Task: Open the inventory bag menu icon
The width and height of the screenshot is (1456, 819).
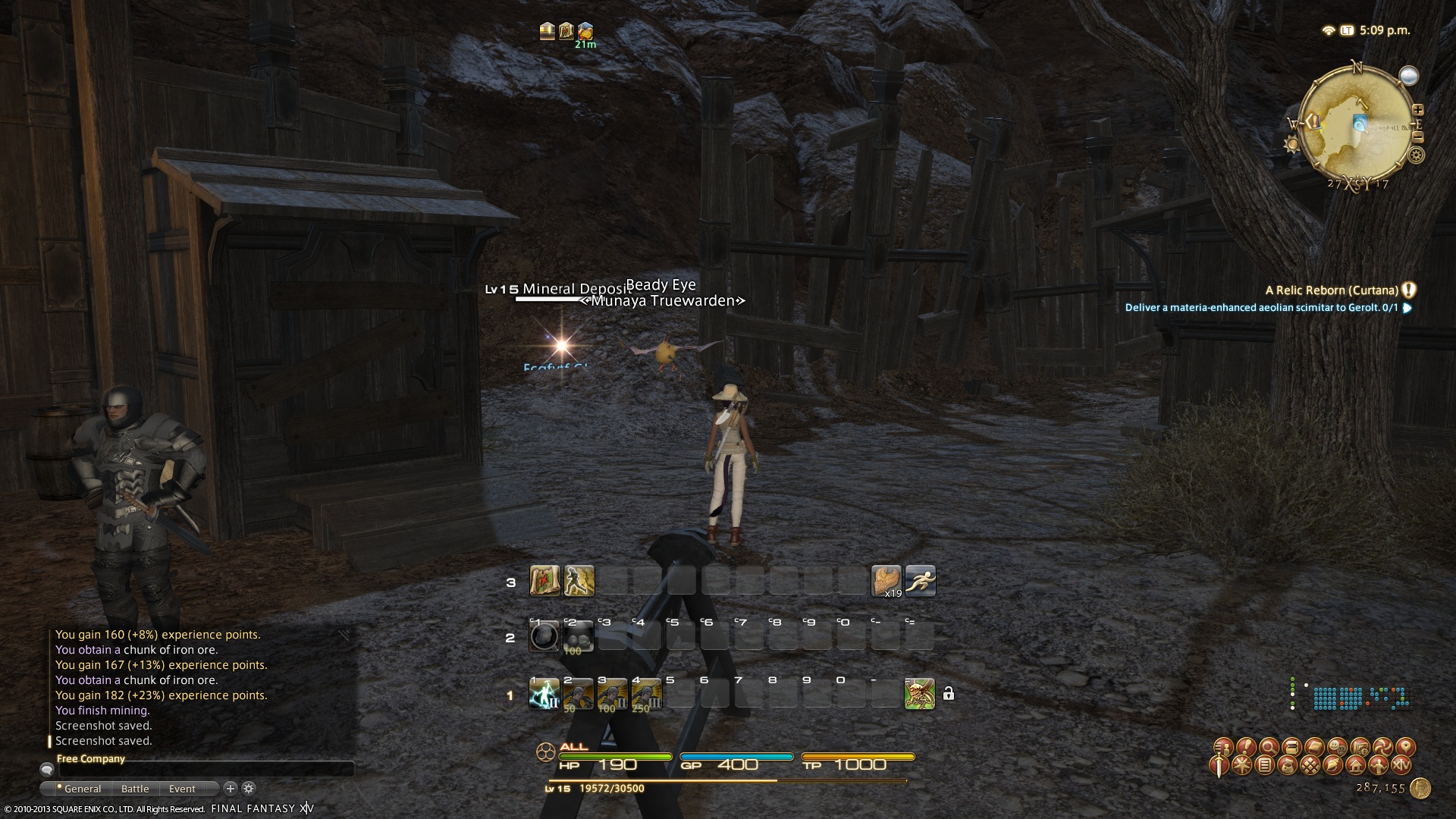Action: [x=1287, y=766]
